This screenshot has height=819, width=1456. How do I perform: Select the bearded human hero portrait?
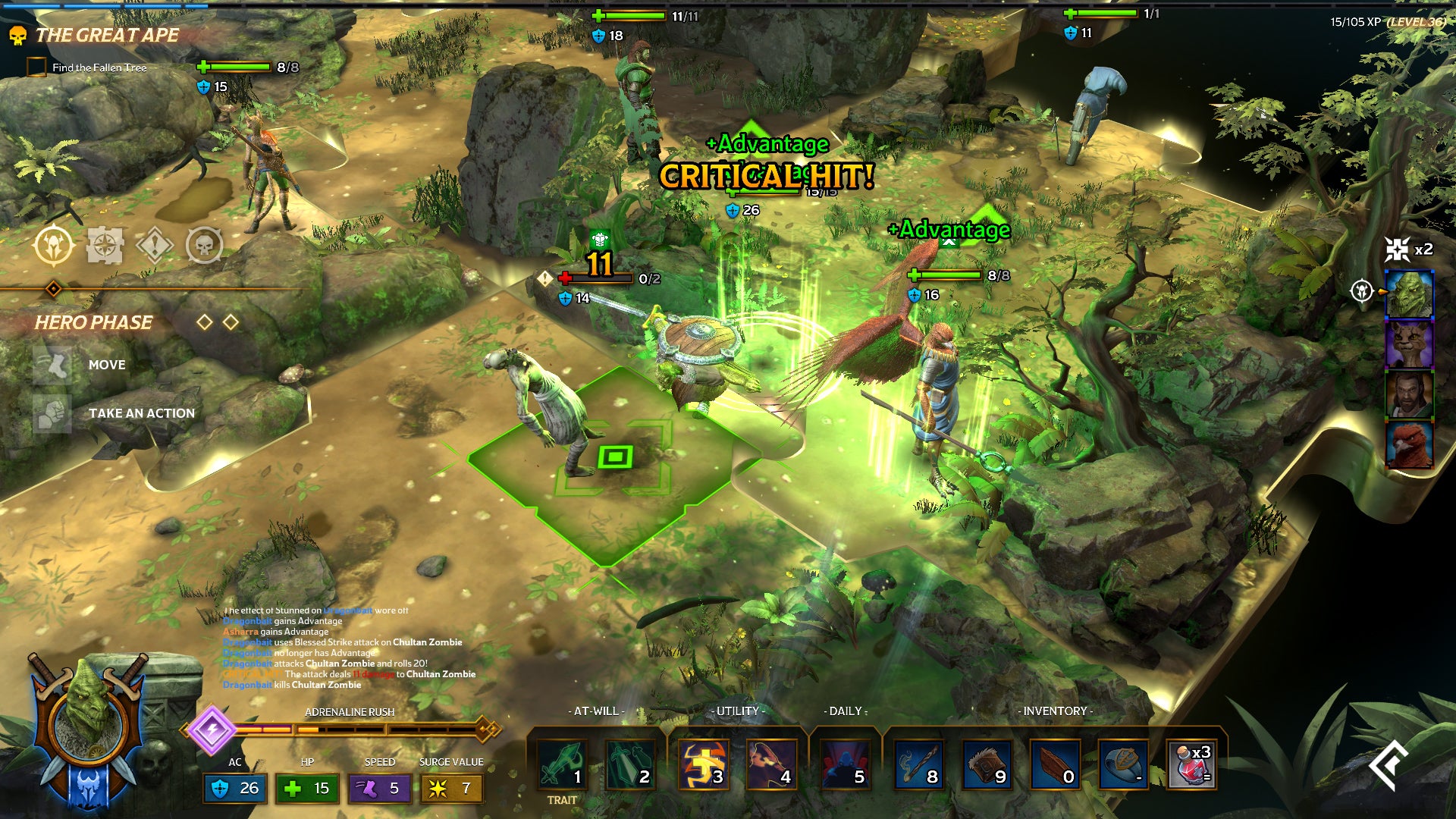pyautogui.click(x=1409, y=394)
